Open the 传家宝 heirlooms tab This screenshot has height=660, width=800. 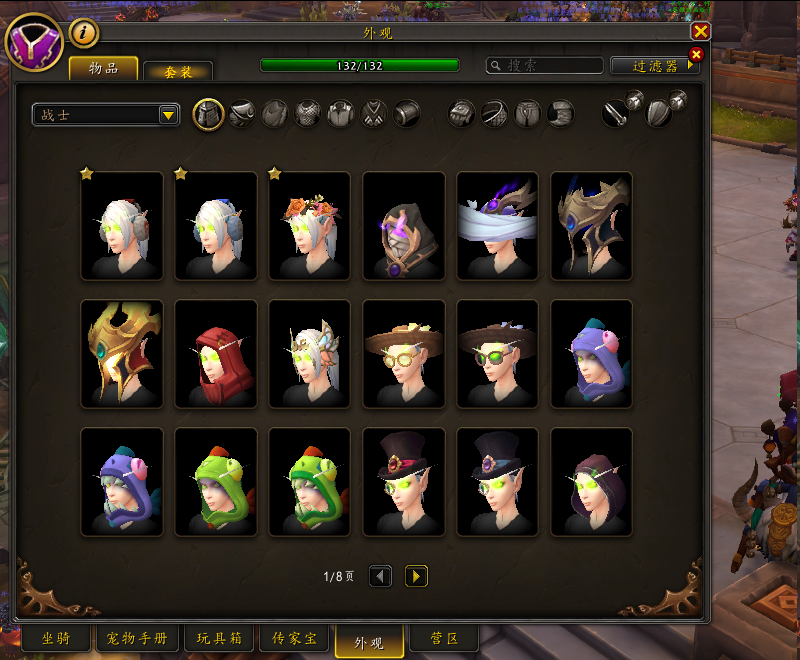pyautogui.click(x=294, y=639)
